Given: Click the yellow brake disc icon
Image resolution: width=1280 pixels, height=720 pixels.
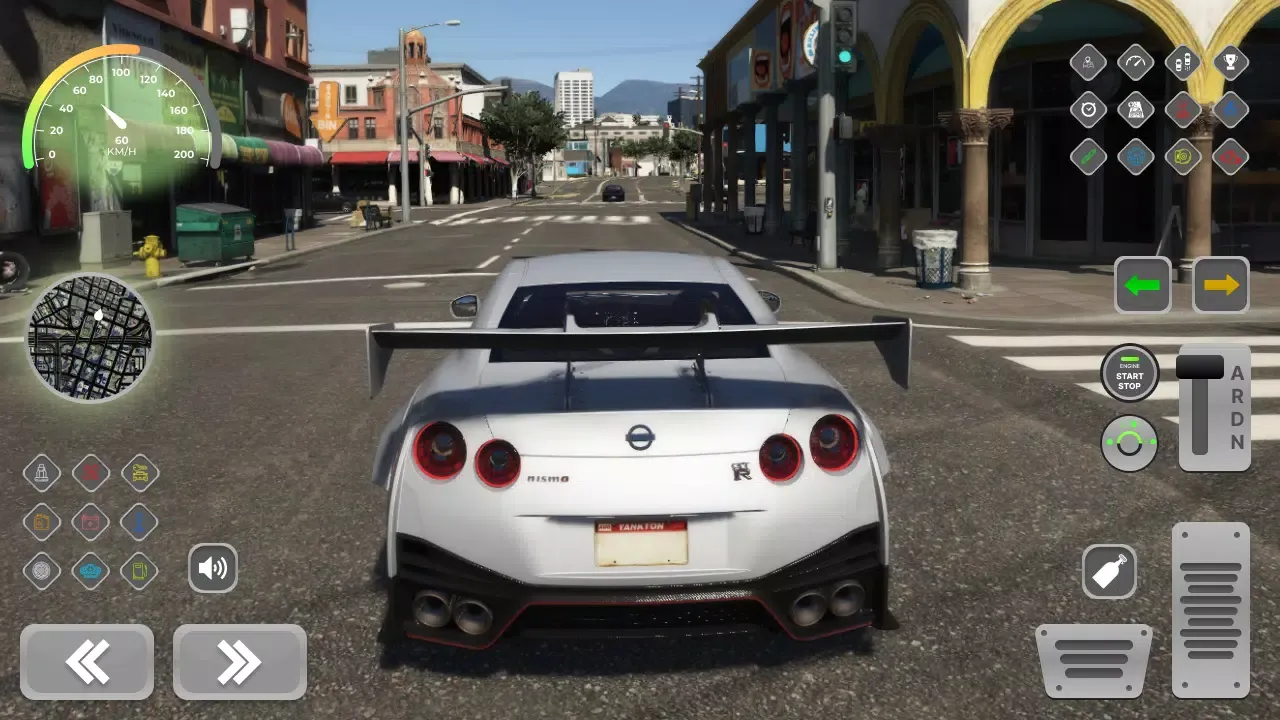Looking at the screenshot, I should tap(1181, 157).
